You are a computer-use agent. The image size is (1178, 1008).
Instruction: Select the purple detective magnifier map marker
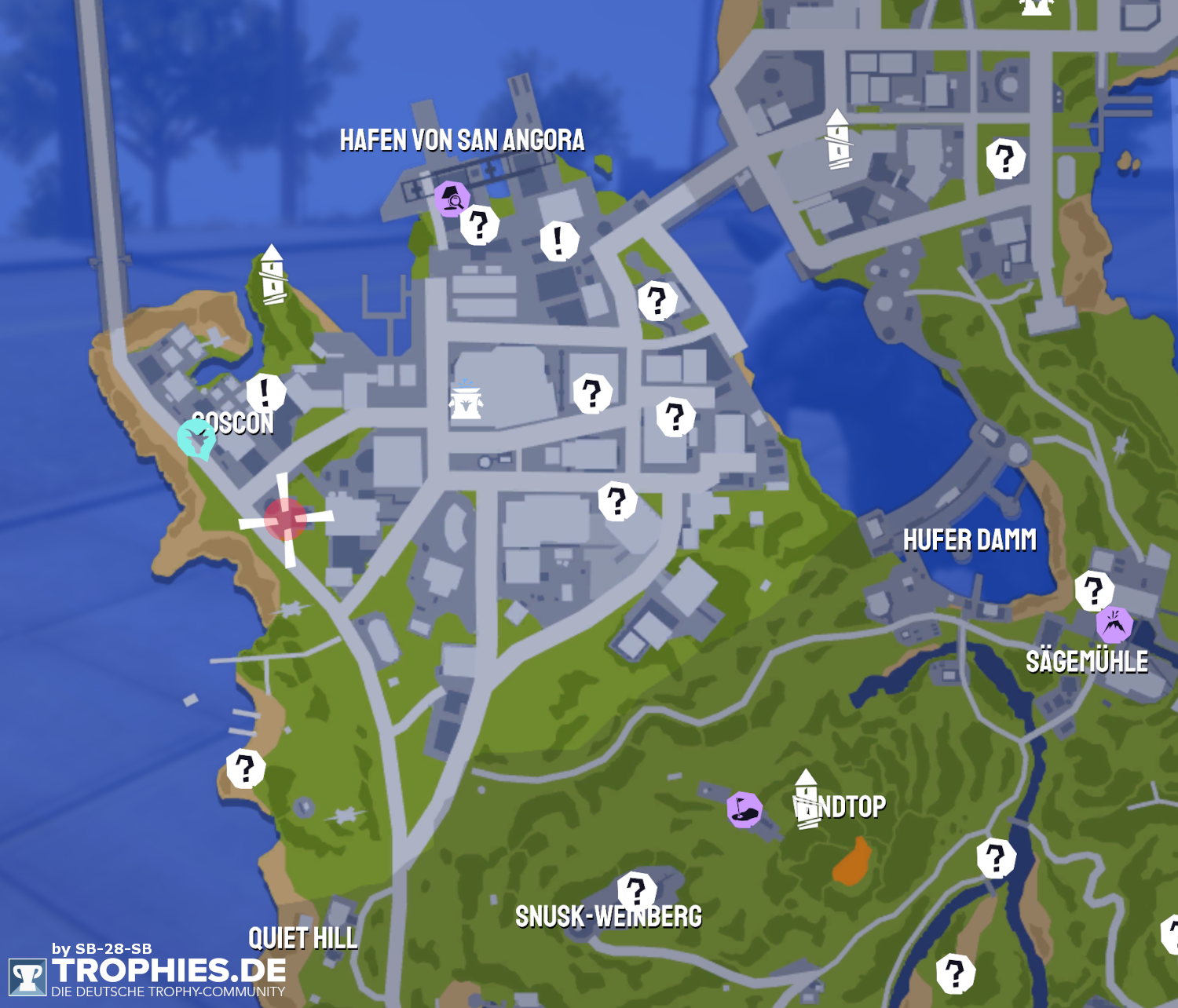tap(452, 199)
